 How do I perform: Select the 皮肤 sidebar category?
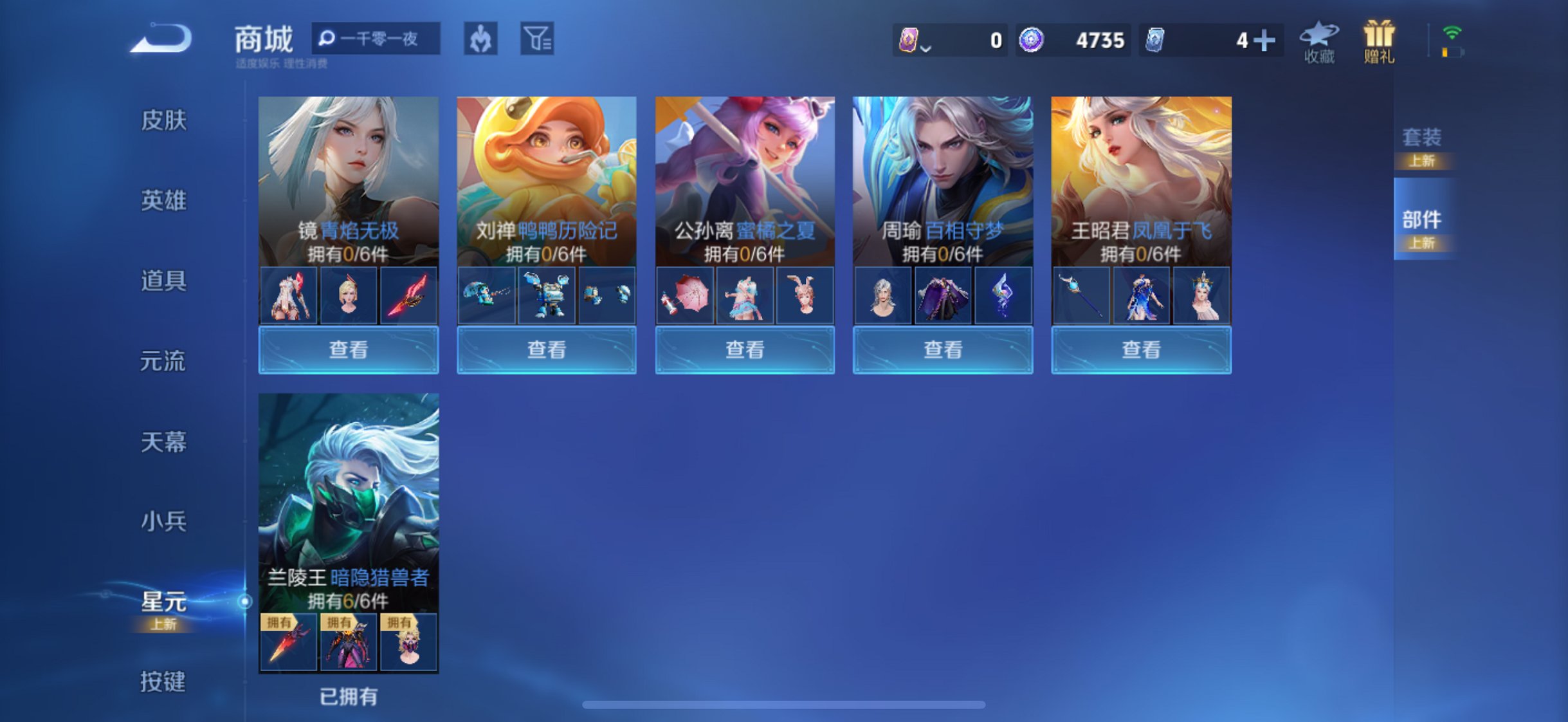tap(166, 121)
